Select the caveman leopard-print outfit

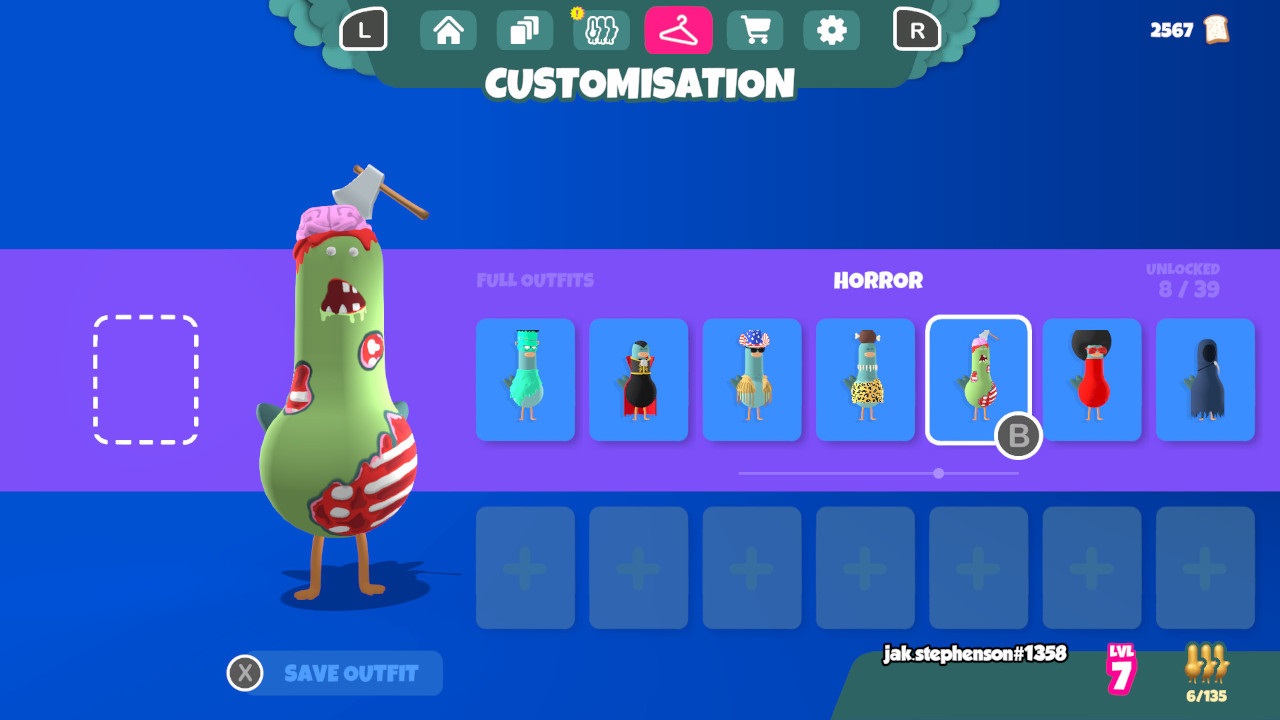[864, 380]
